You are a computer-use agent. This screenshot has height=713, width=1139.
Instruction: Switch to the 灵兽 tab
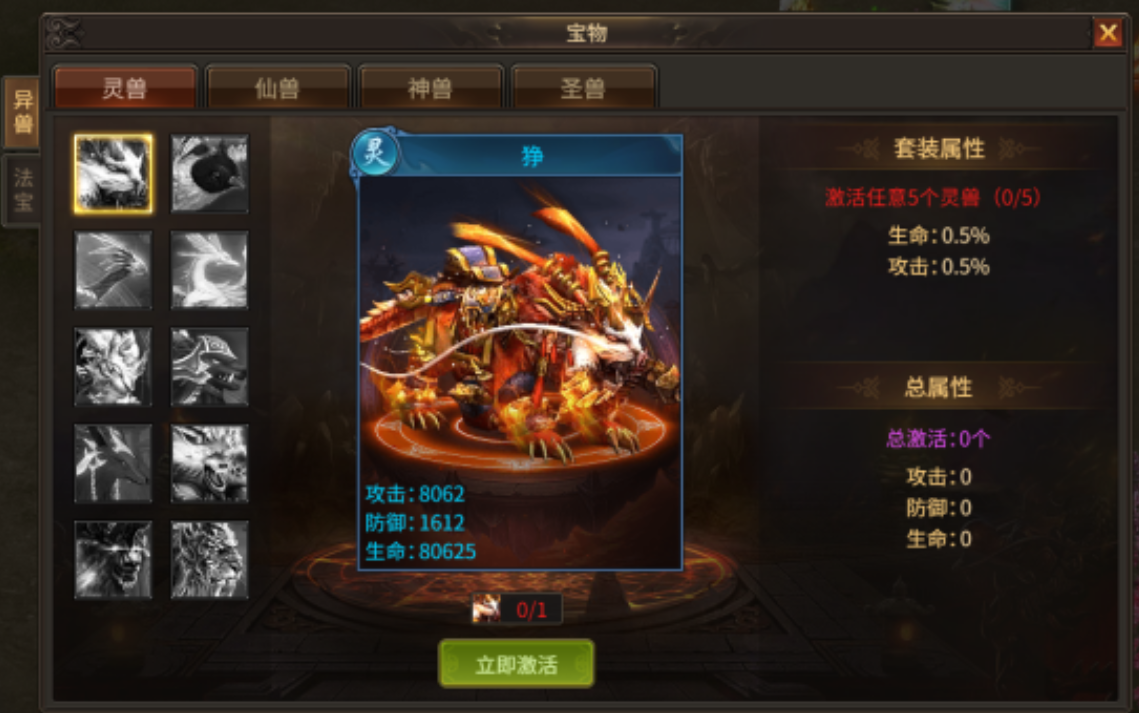coord(125,88)
